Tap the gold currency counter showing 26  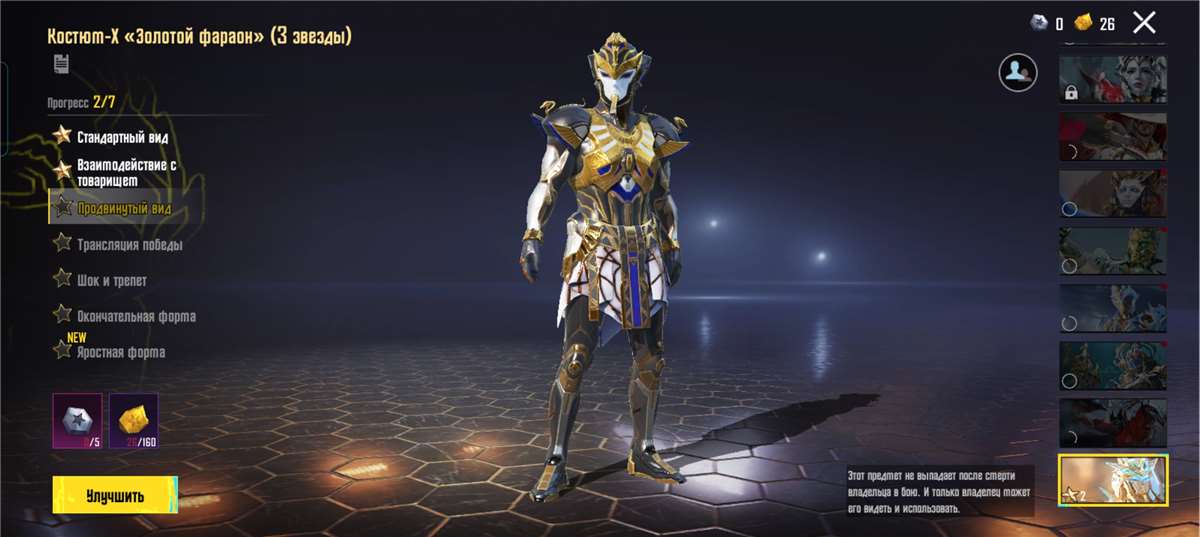tap(1095, 23)
